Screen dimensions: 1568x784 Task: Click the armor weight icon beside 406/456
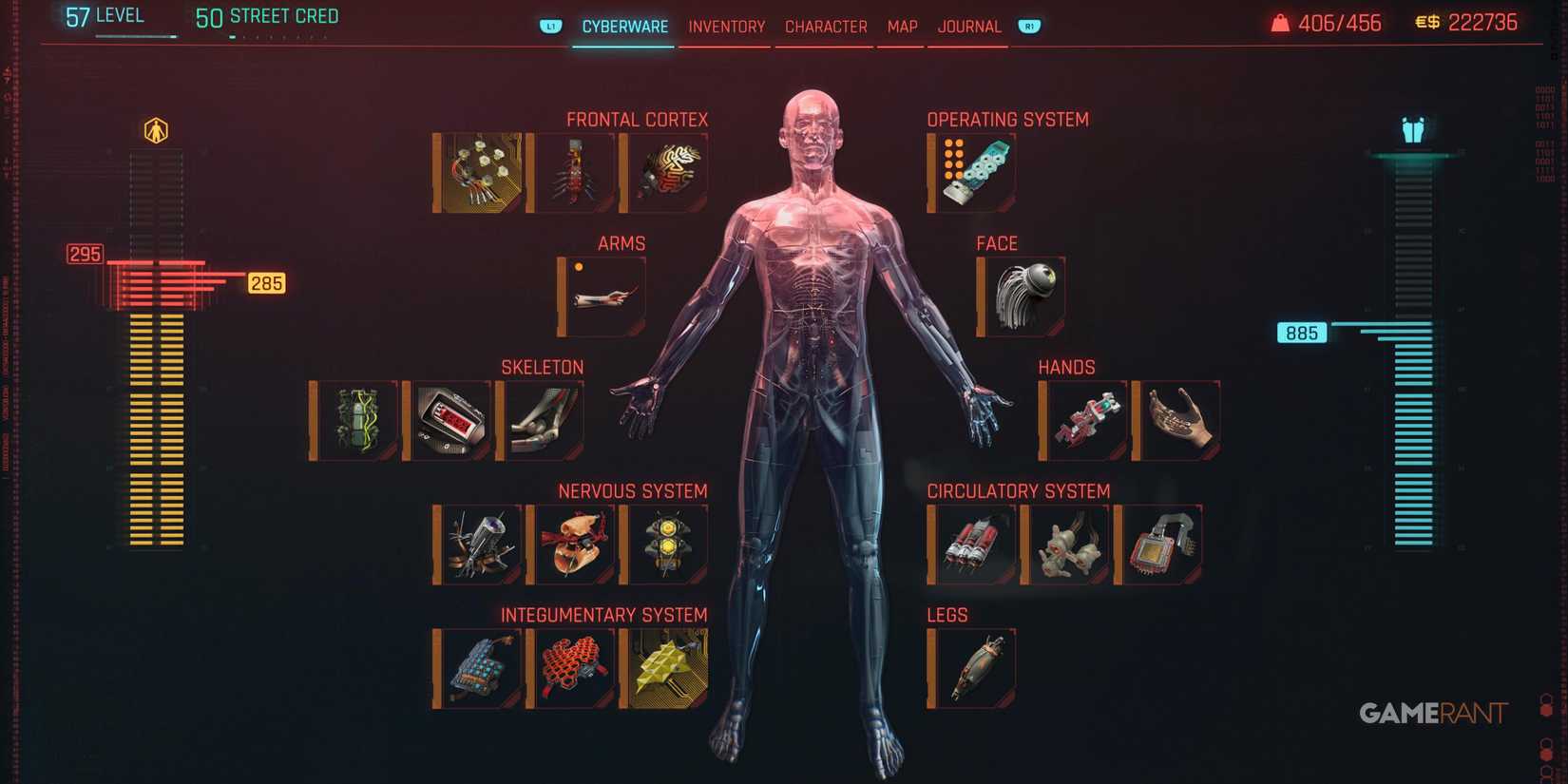coord(1278,22)
